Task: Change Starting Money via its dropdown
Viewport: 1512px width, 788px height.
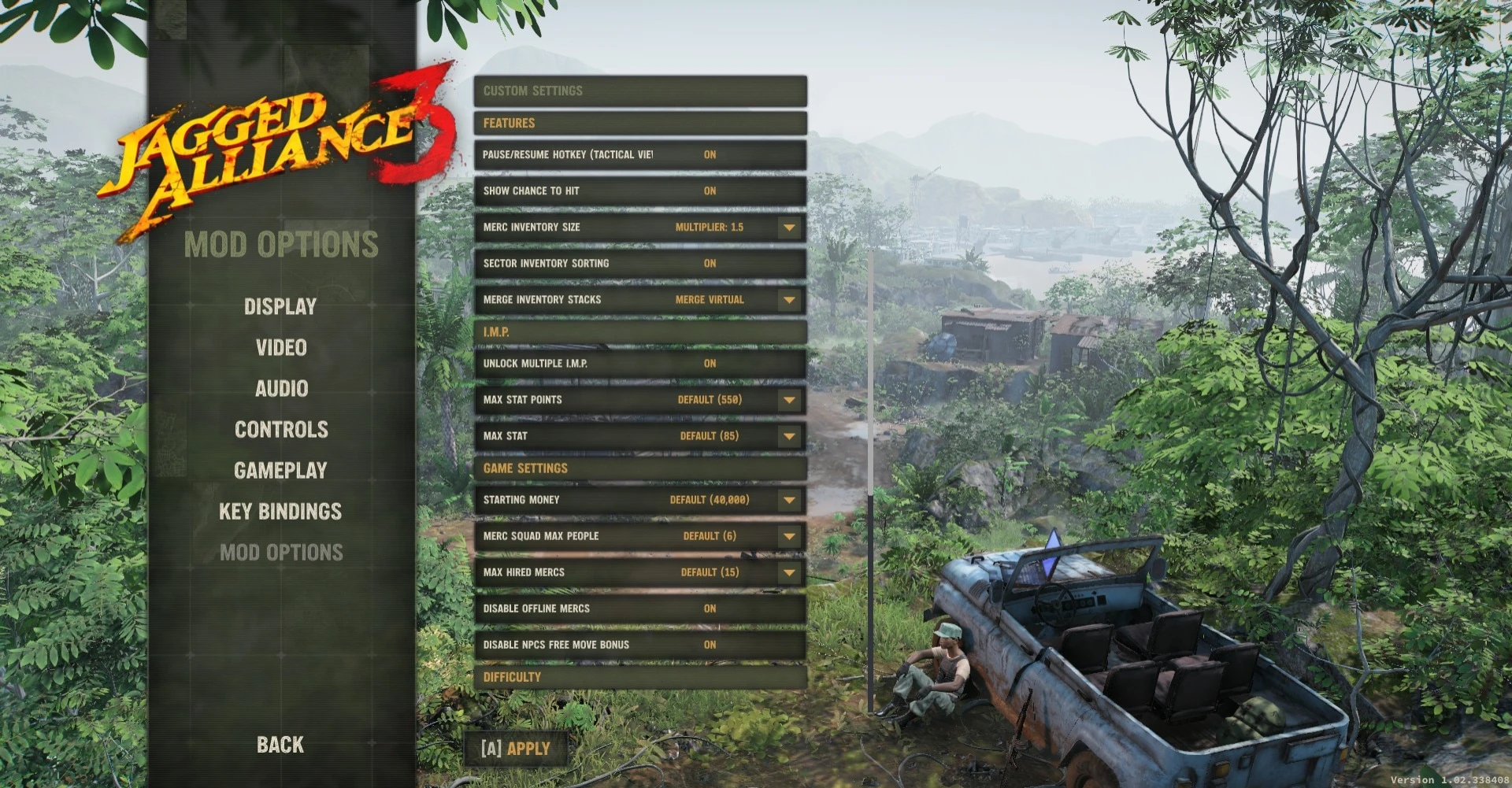Action: coord(788,499)
